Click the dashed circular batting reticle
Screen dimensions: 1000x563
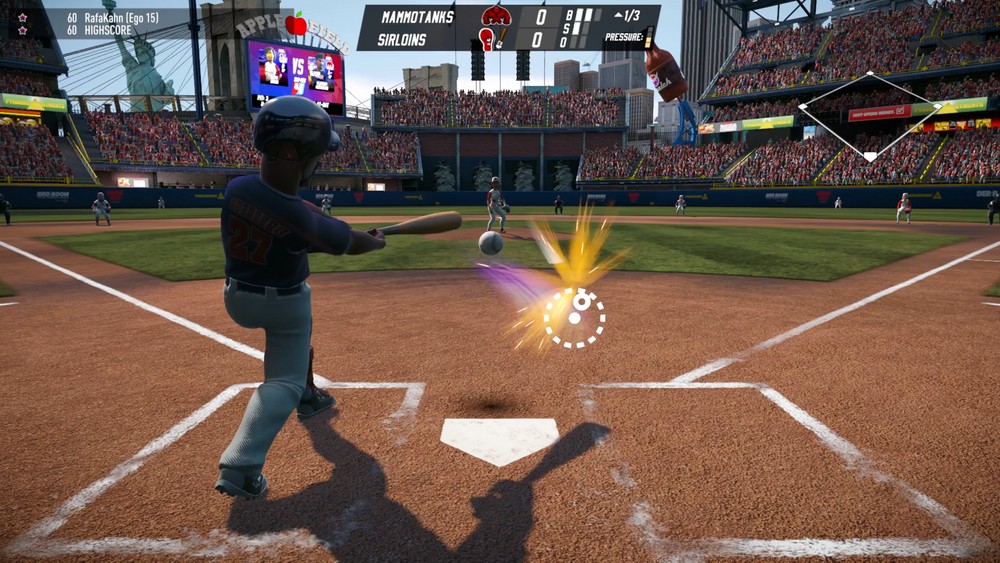tap(574, 318)
